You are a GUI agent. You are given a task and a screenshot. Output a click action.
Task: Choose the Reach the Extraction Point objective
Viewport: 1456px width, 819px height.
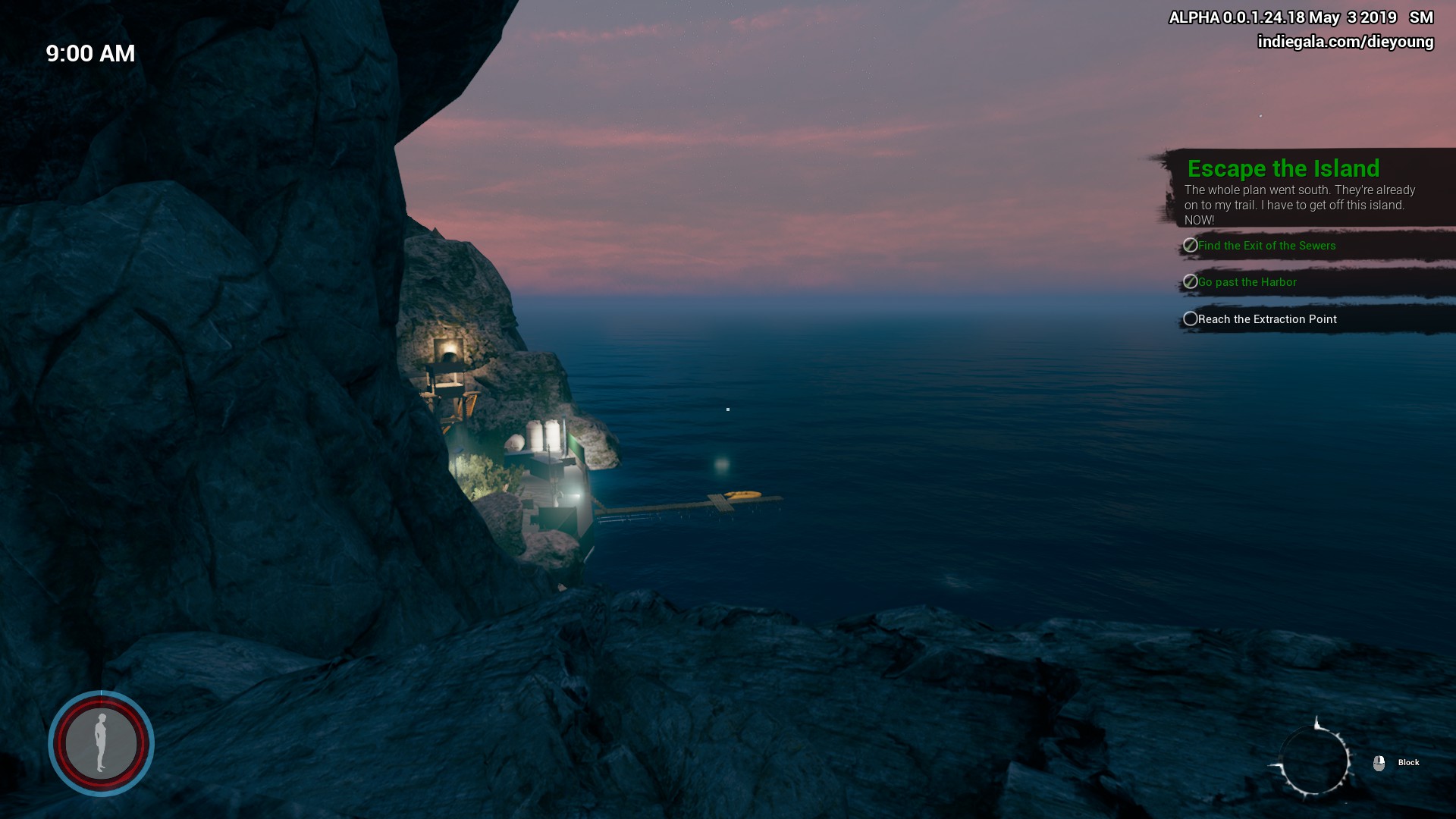[1266, 319]
